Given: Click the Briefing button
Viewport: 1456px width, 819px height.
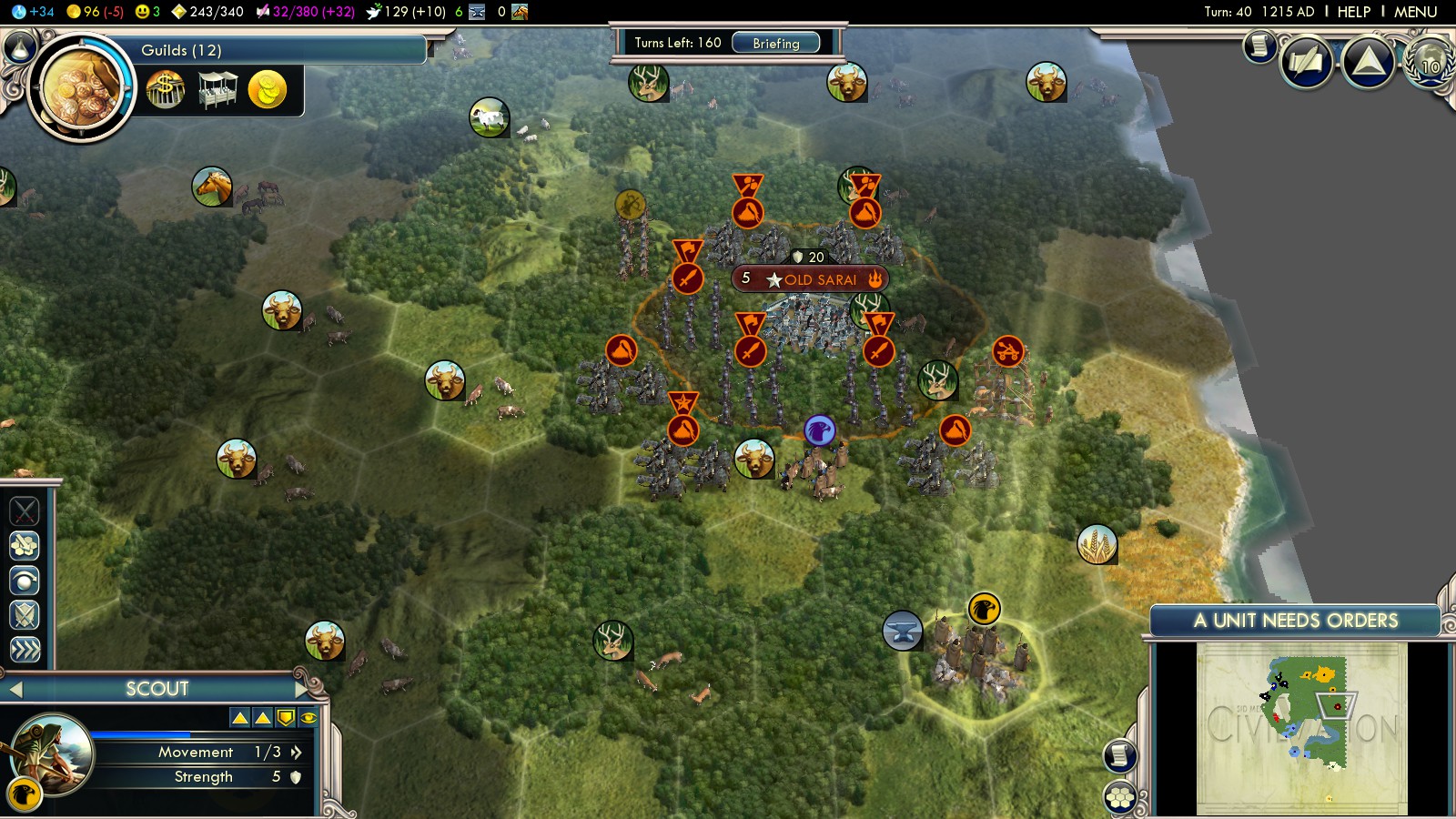Looking at the screenshot, I should [775, 43].
